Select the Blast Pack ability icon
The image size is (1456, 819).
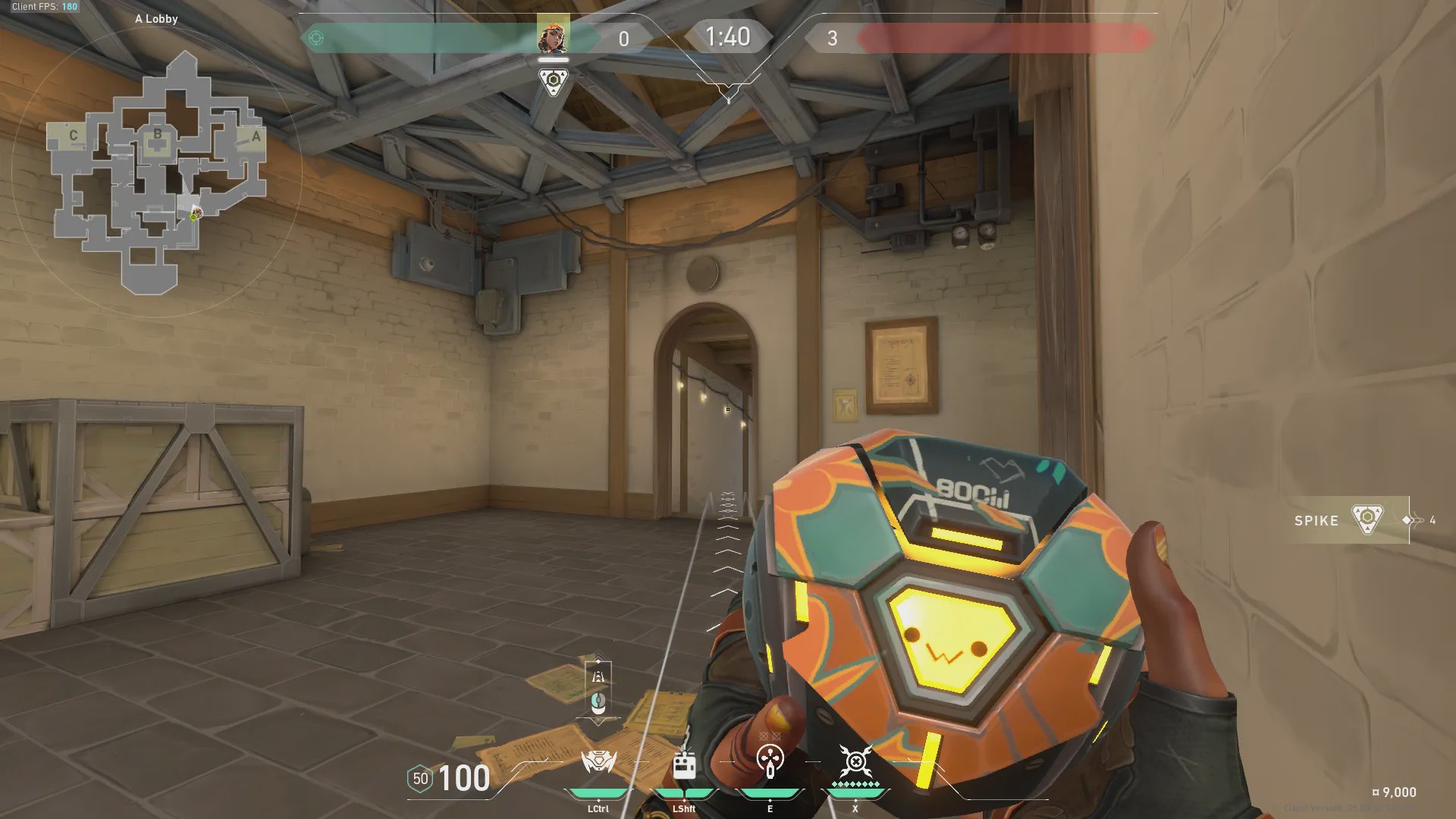click(x=684, y=764)
